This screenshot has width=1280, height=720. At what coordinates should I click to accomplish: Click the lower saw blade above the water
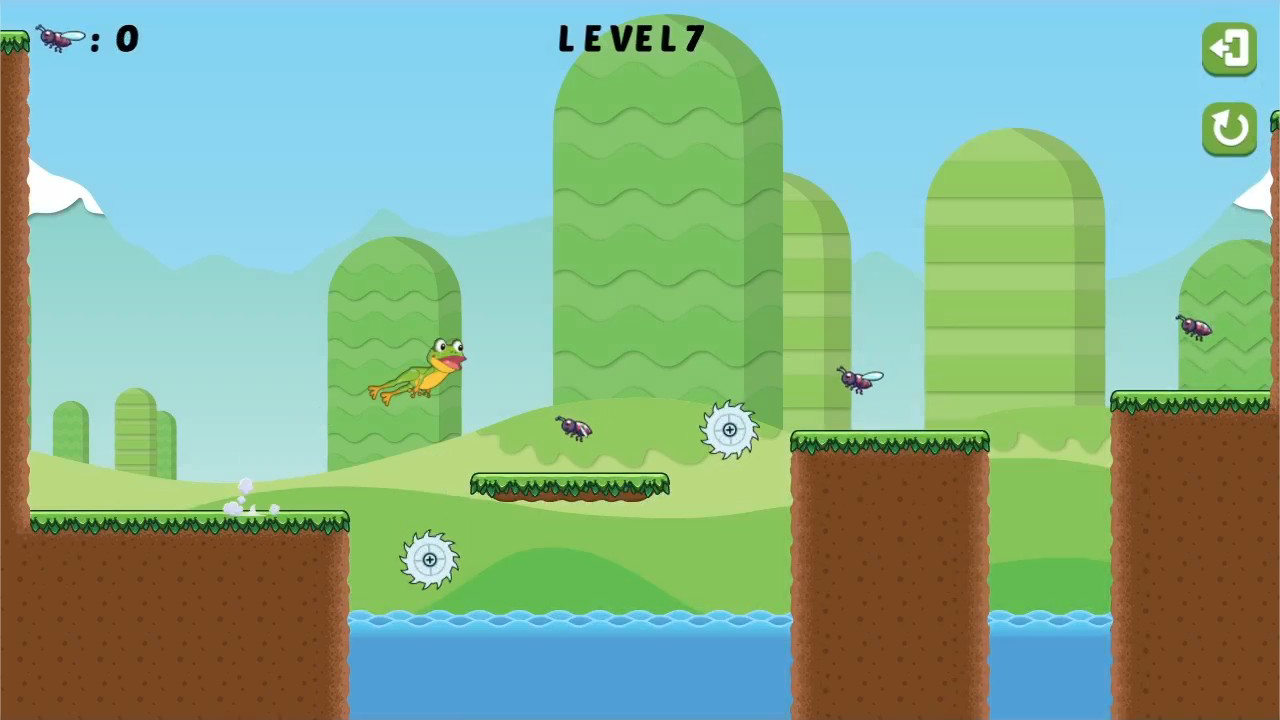(430, 560)
